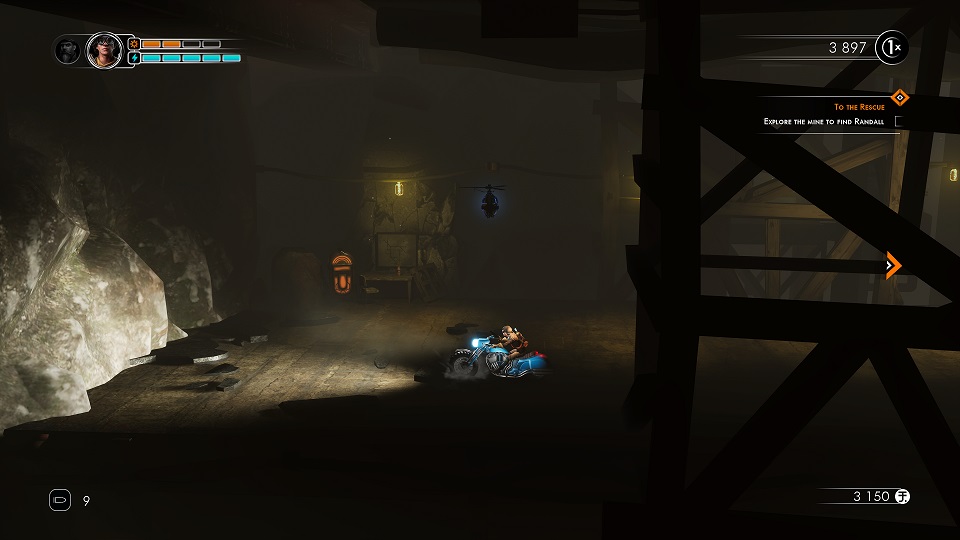Select the active character portrait with goggles

click(x=103, y=49)
